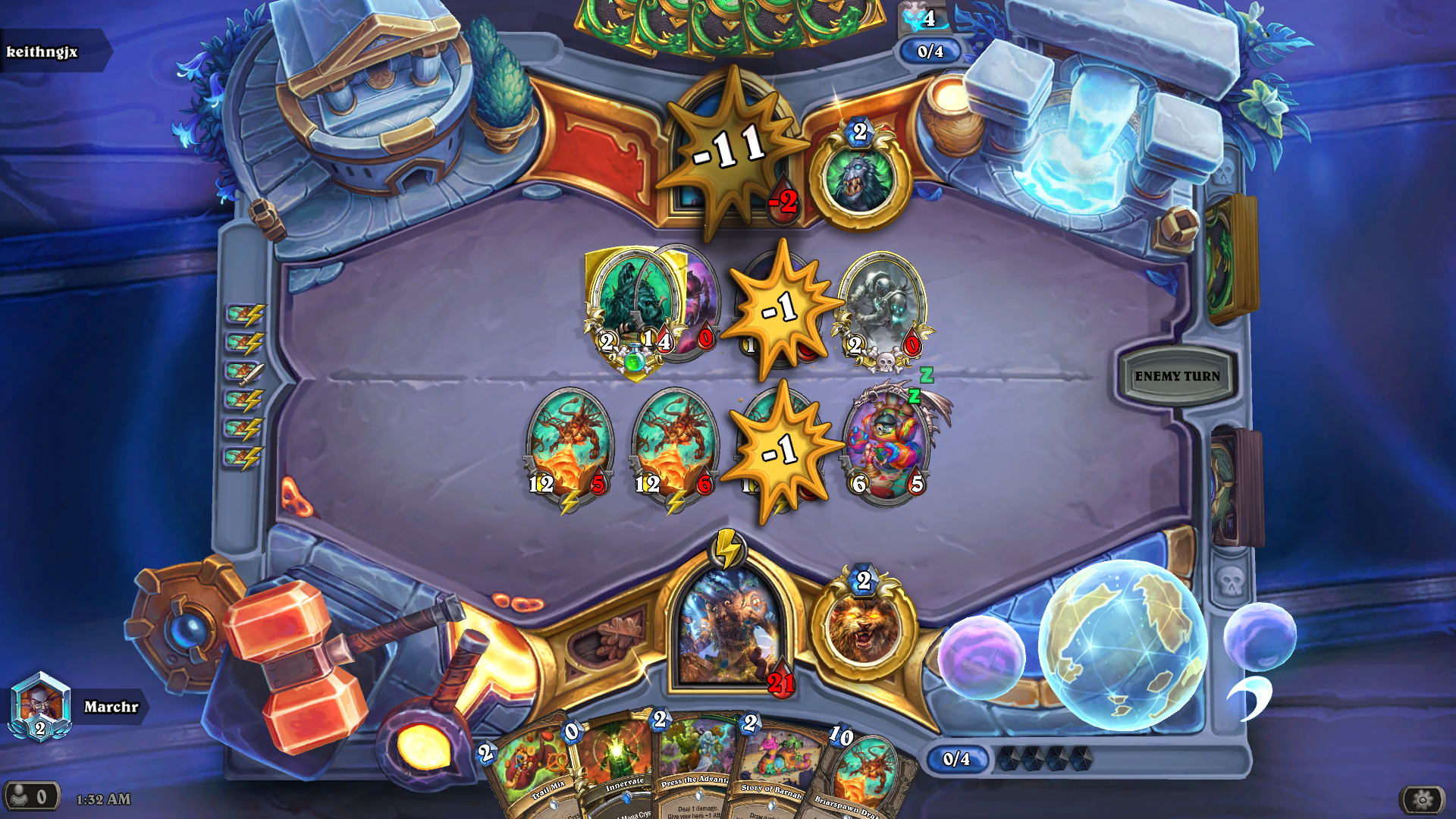Open the game settings gear menu
Image resolution: width=1456 pixels, height=819 pixels.
coord(1422,799)
